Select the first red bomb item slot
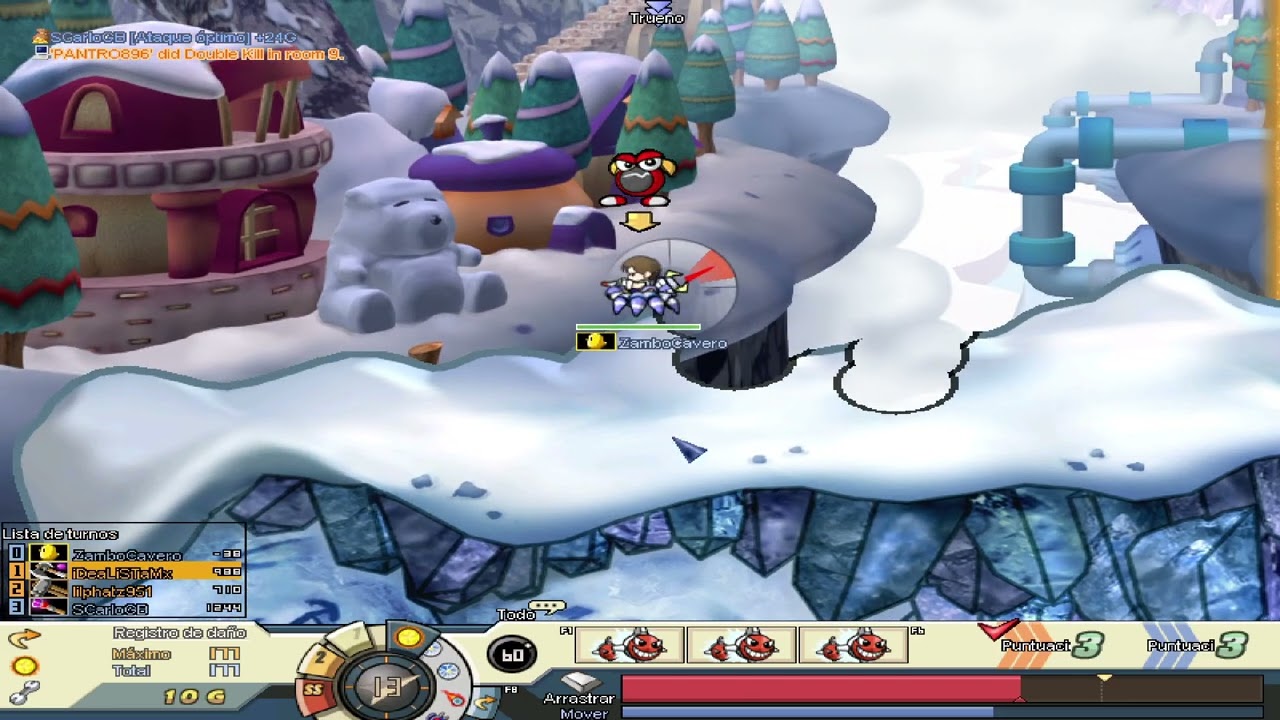This screenshot has height=720, width=1280. coord(630,647)
